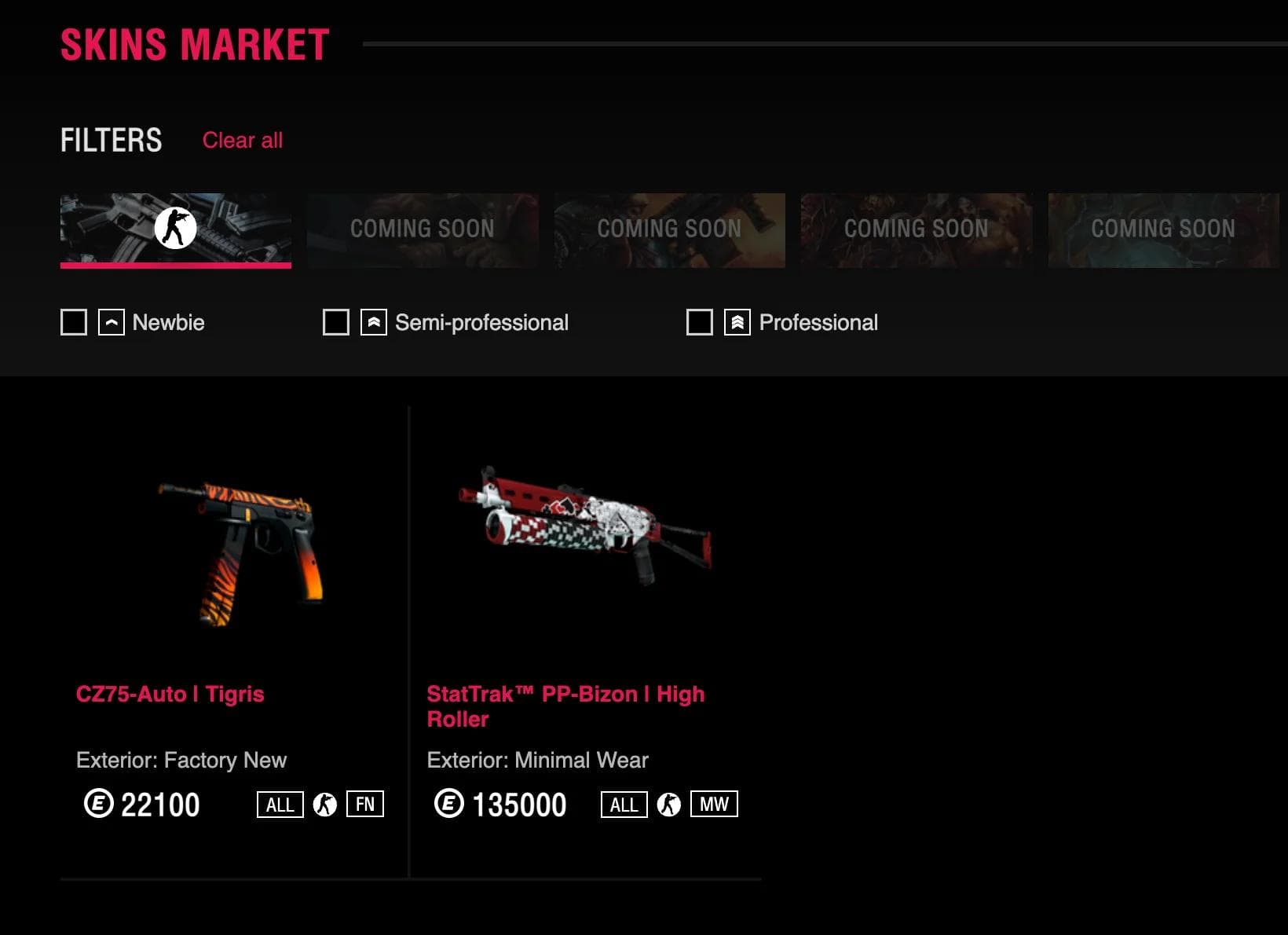Click the ALL tag beside the 135000 price
The image size is (1288, 935).
coord(624,804)
